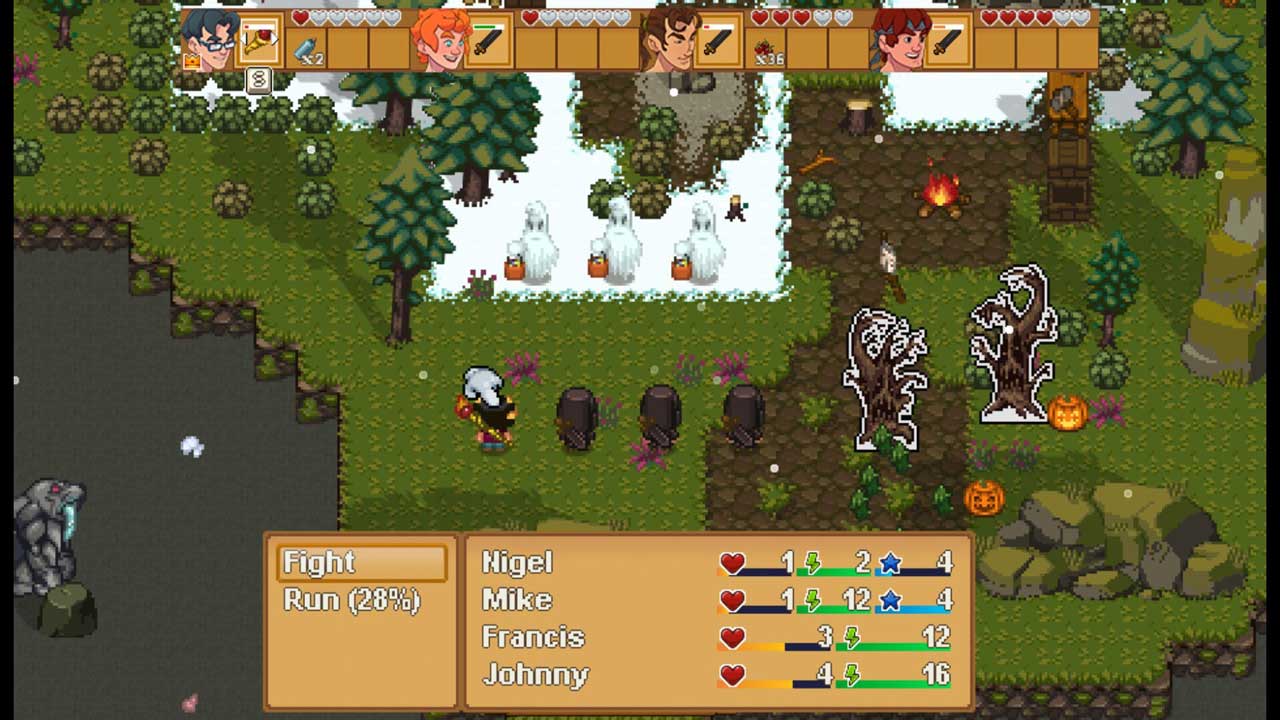Click the orange-haired hero portrait

coord(438,40)
